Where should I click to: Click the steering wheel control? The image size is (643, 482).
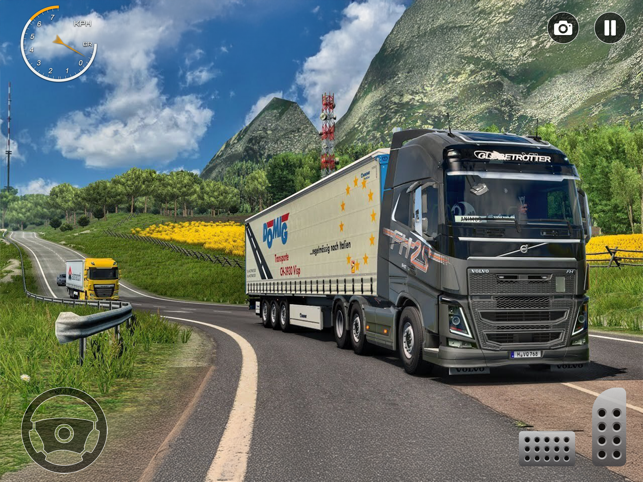point(64,431)
